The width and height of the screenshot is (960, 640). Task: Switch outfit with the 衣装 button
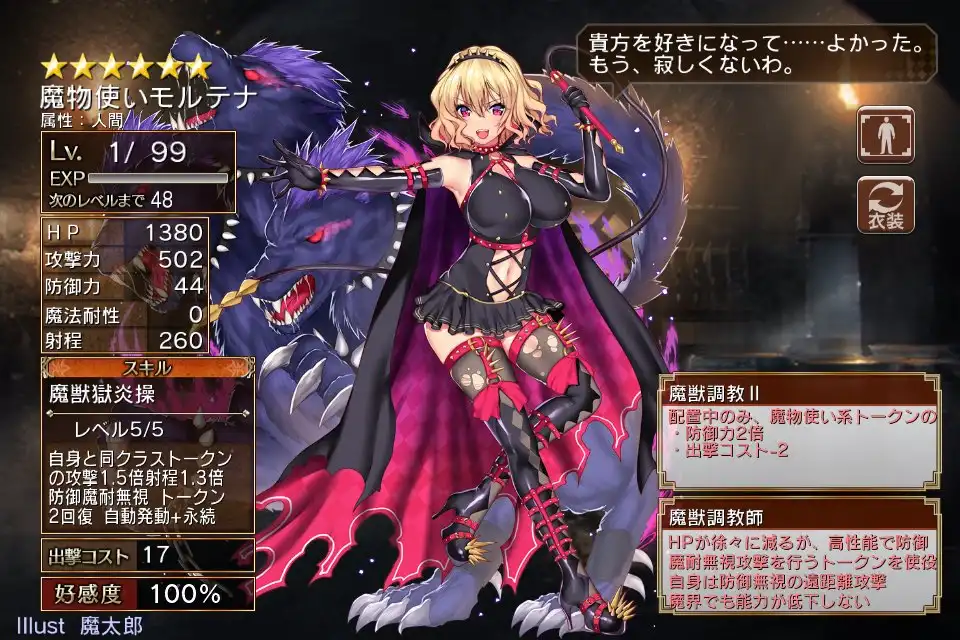pos(885,204)
